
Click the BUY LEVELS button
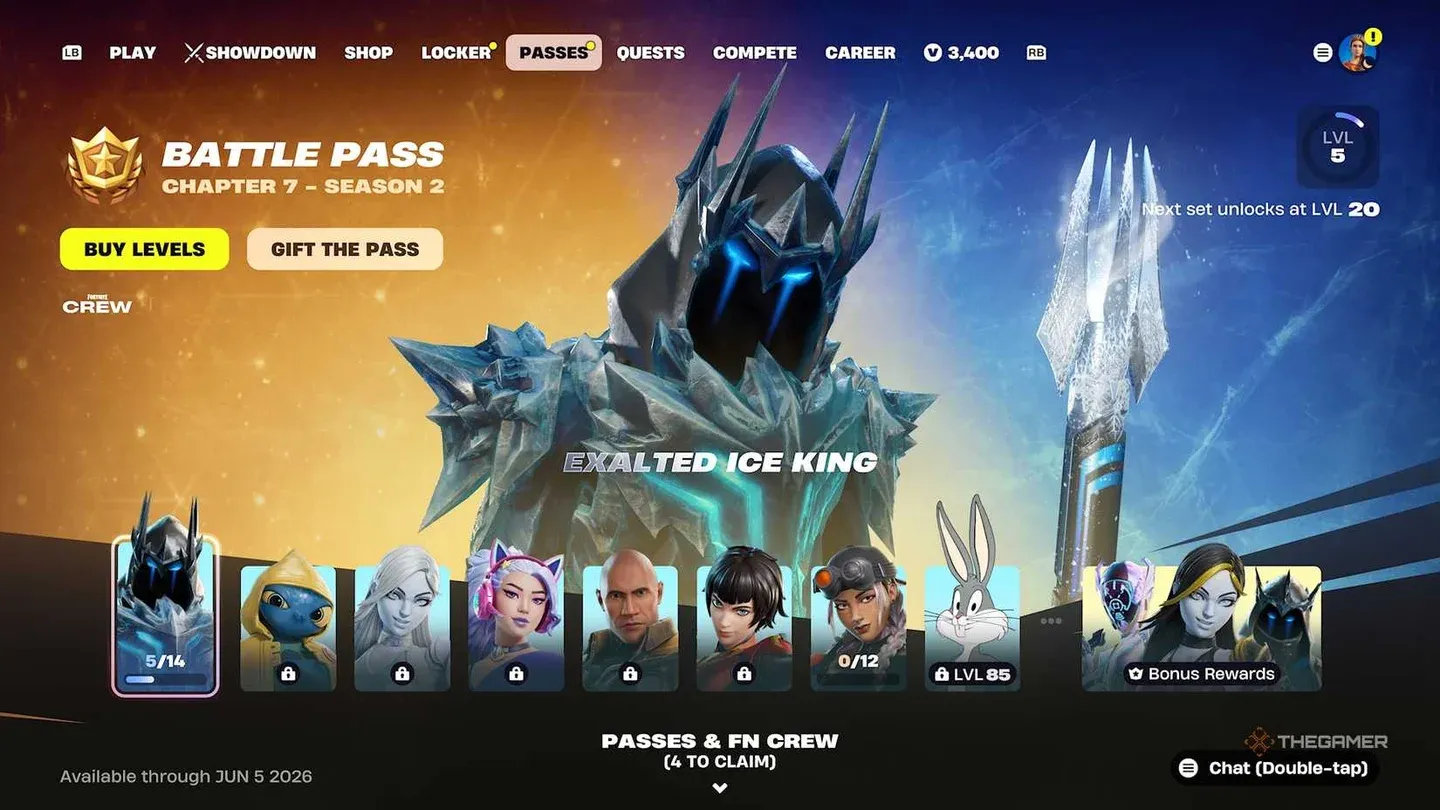tap(144, 249)
